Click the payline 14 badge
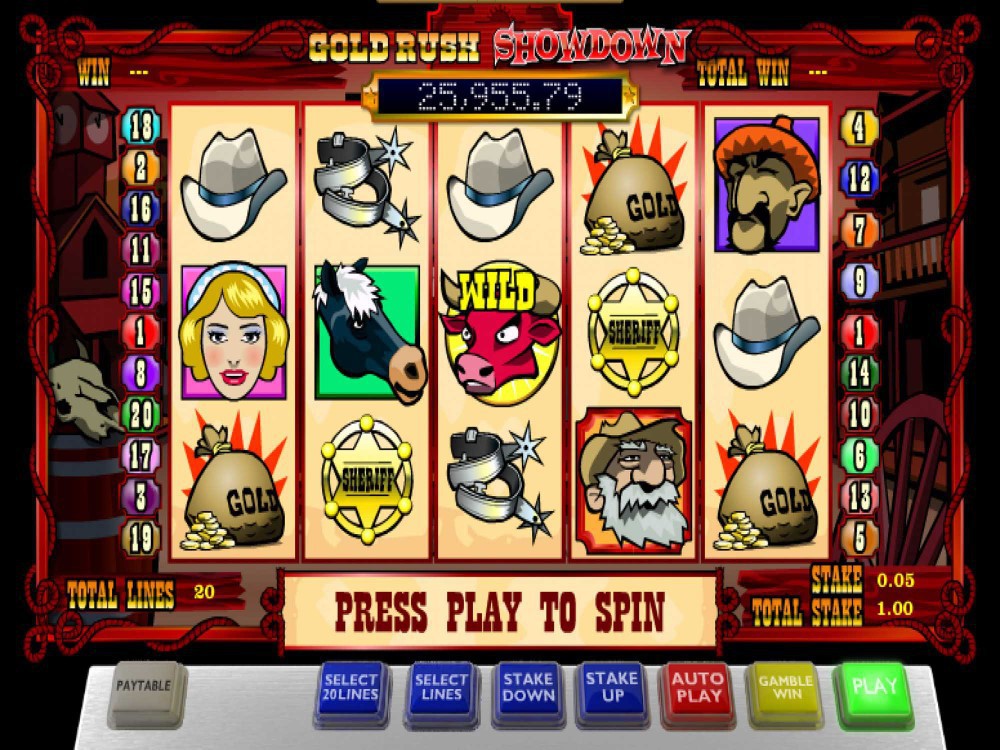The height and width of the screenshot is (750, 1000). tap(859, 373)
